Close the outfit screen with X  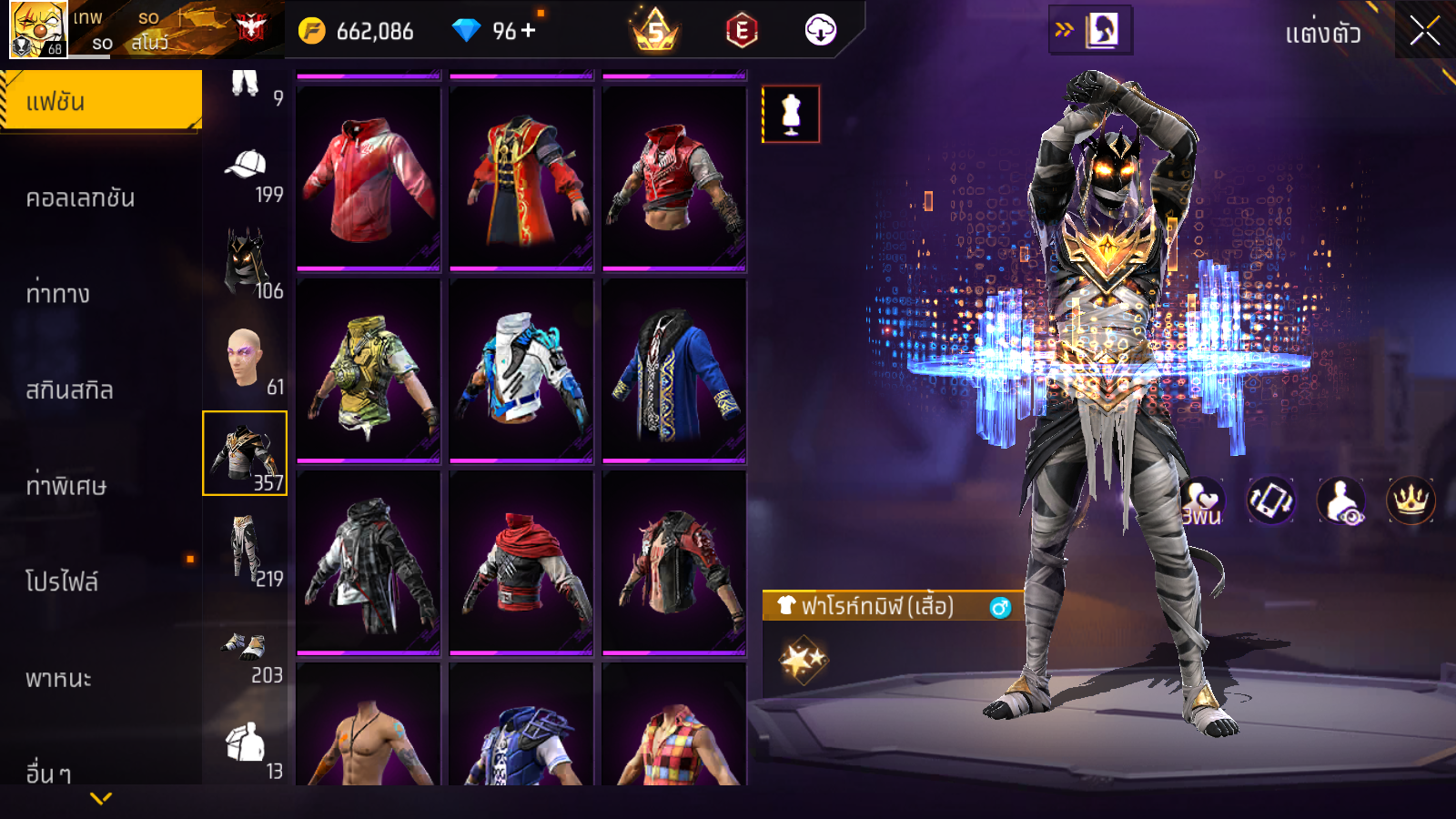(x=1424, y=31)
